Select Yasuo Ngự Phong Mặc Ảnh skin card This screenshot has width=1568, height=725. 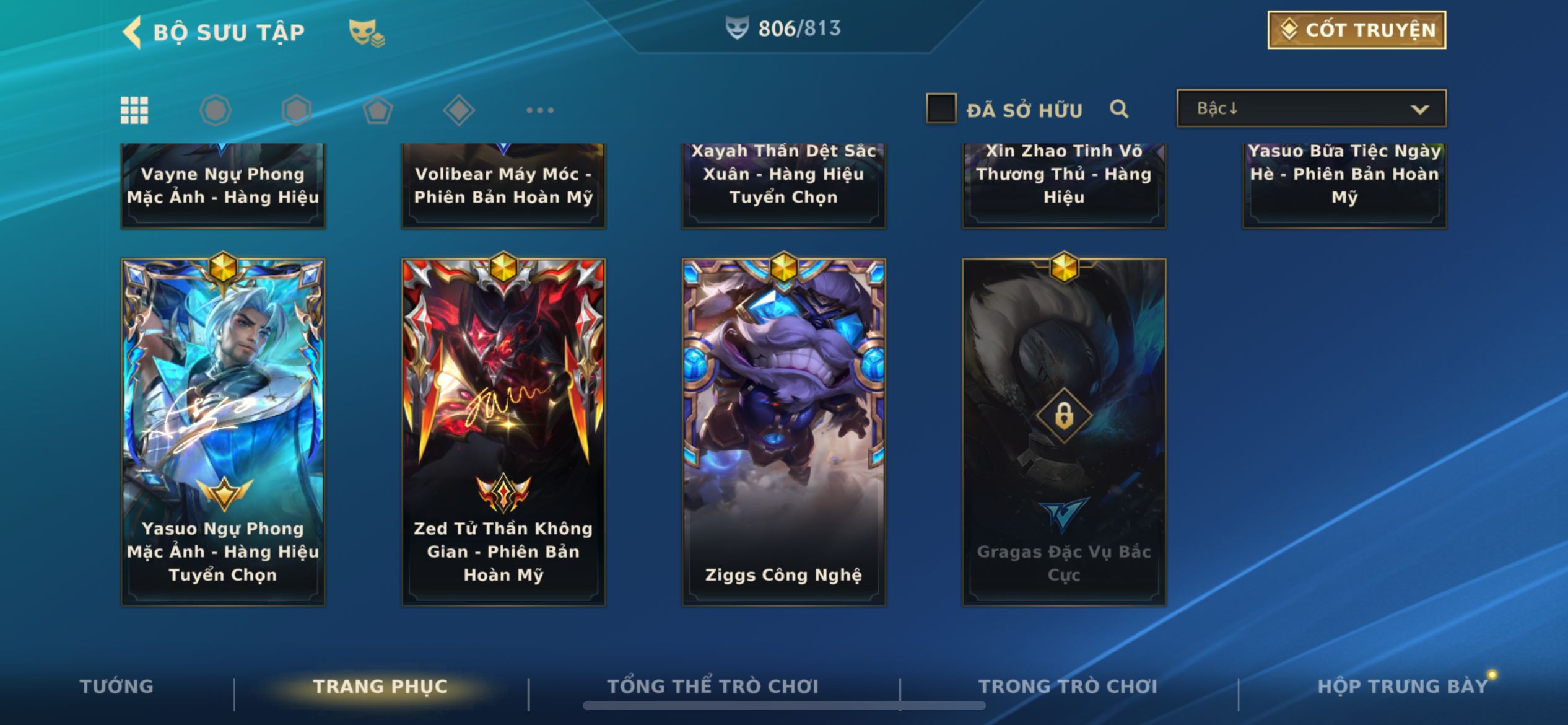(223, 431)
